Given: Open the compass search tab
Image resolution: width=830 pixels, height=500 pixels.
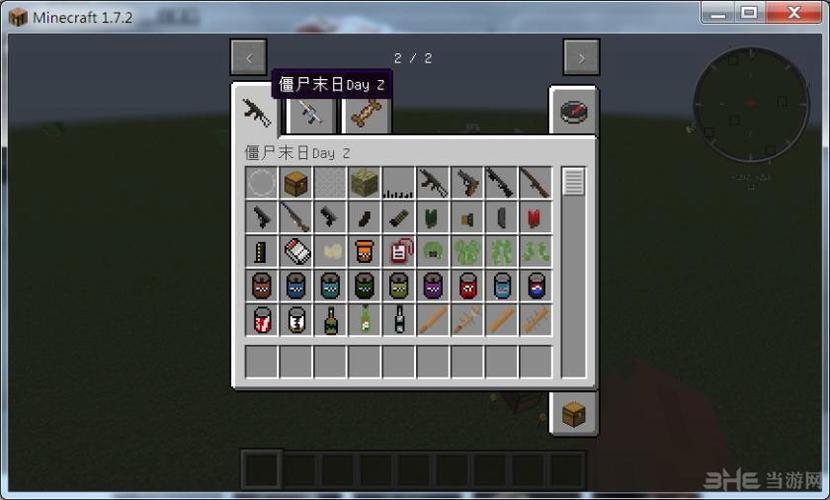Looking at the screenshot, I should pos(573,111).
